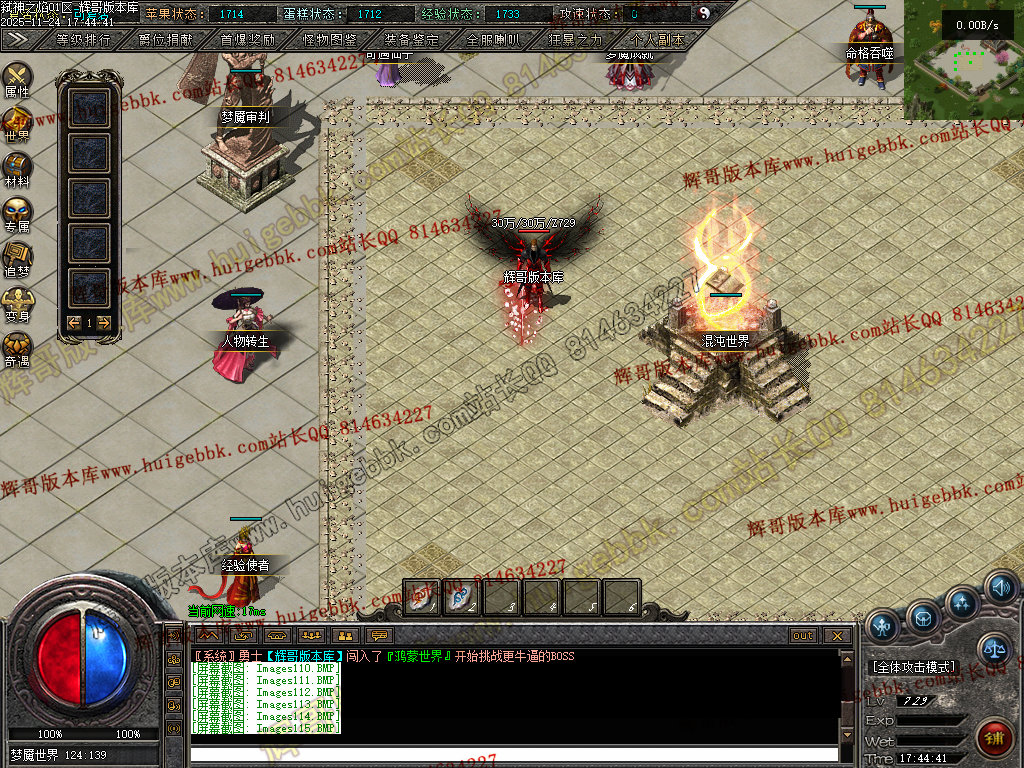Screen dimensions: 1024x768
Task: Open the 等级排行 ranking menu
Action: [84, 40]
